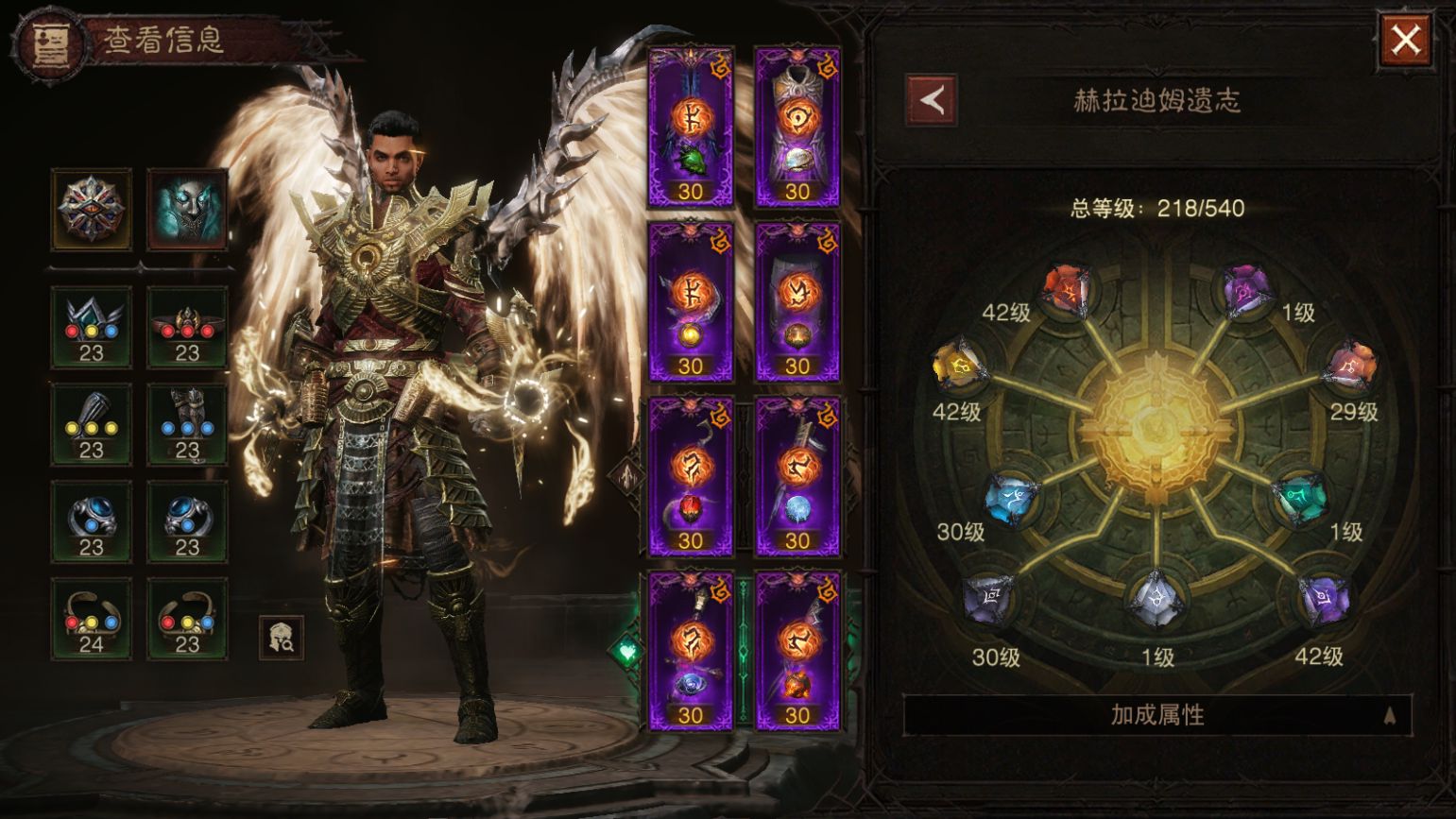Select the pink 29级 gem node
This screenshot has width=1456, height=819.
1351,368
